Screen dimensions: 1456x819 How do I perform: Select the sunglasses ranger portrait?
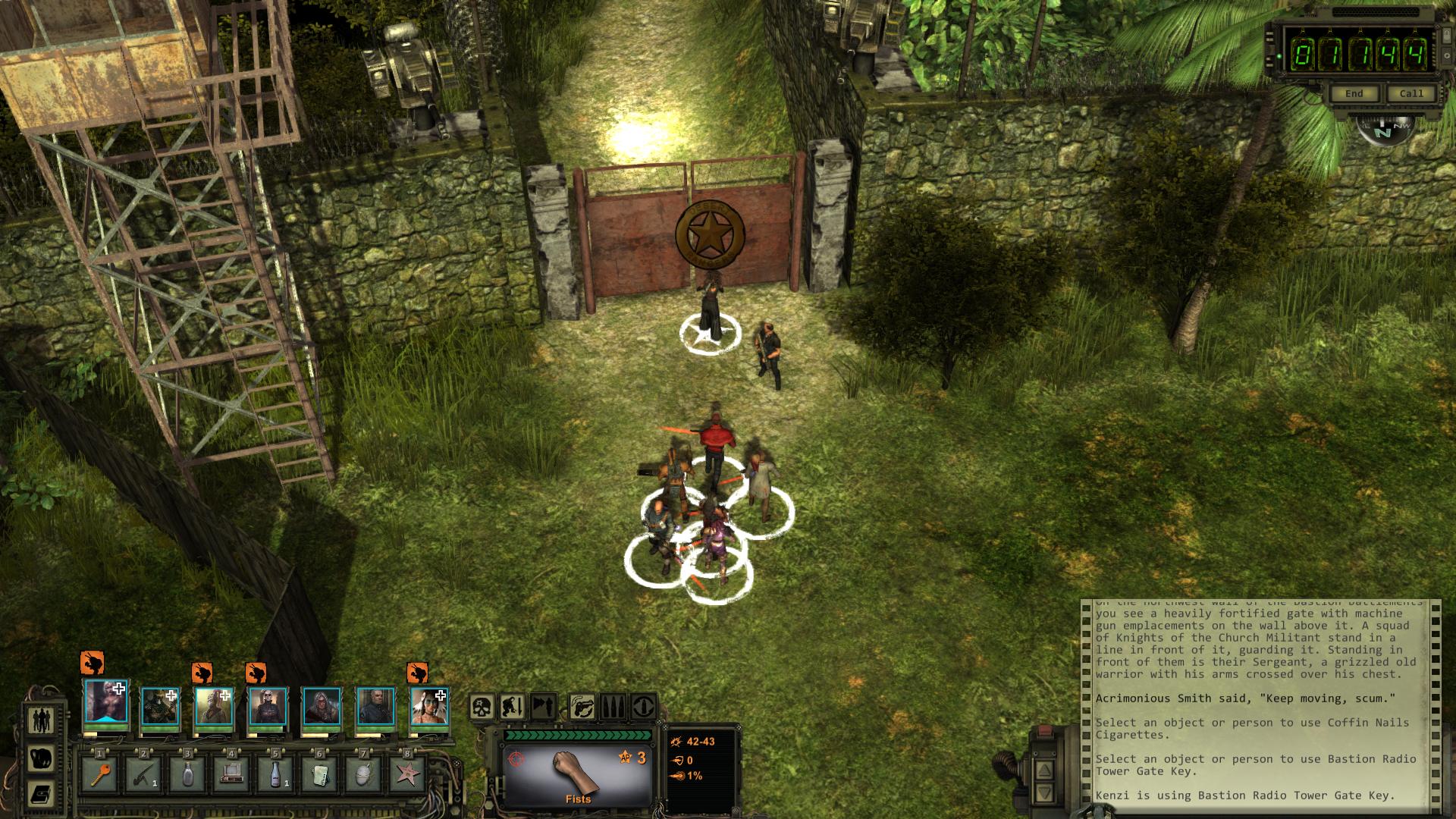tap(268, 708)
